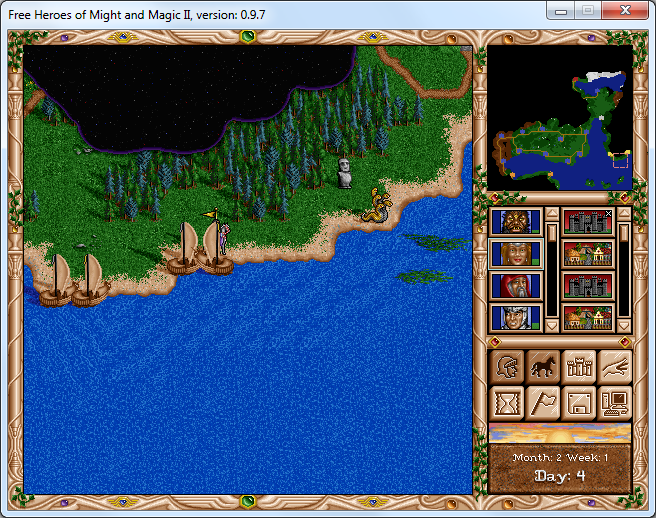
Task: Click the hero list's down arrow
Action: pos(551,326)
